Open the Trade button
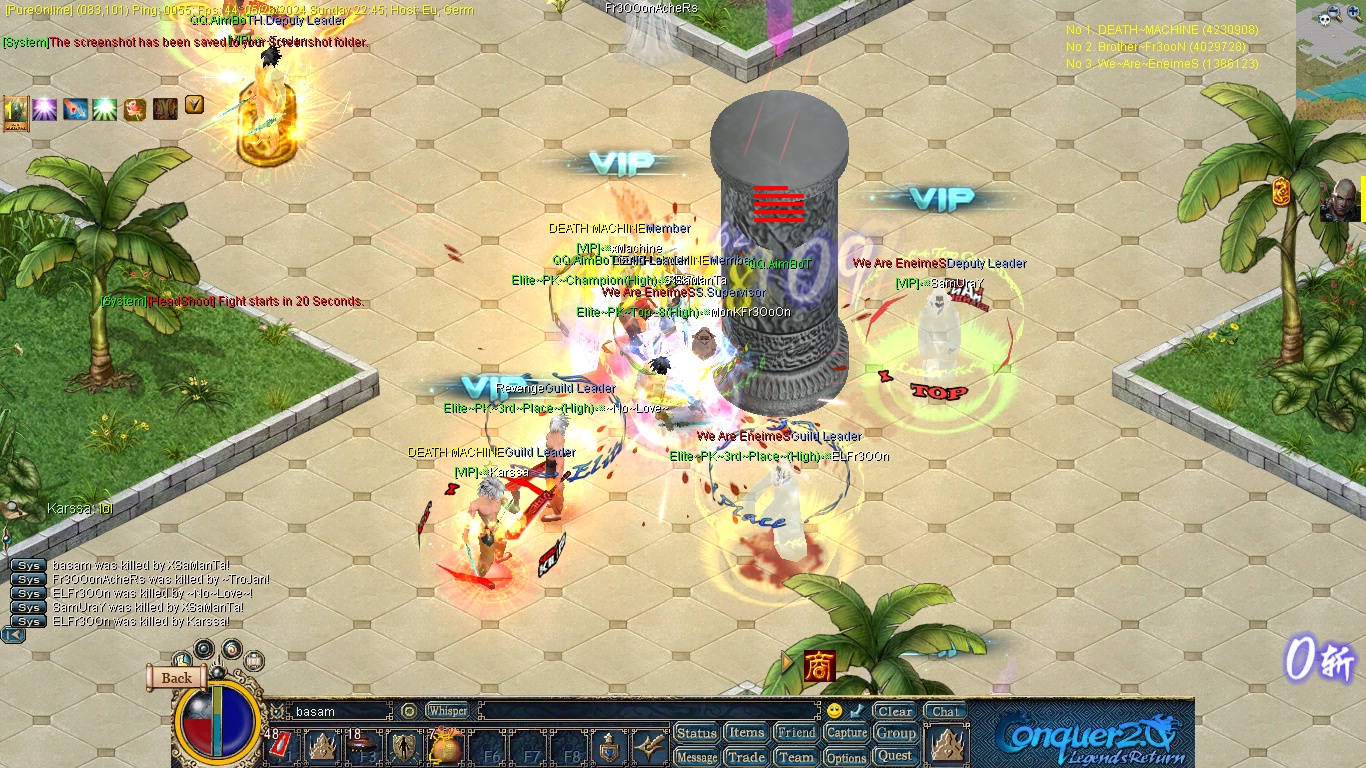The width and height of the screenshot is (1366, 768). pos(746,757)
